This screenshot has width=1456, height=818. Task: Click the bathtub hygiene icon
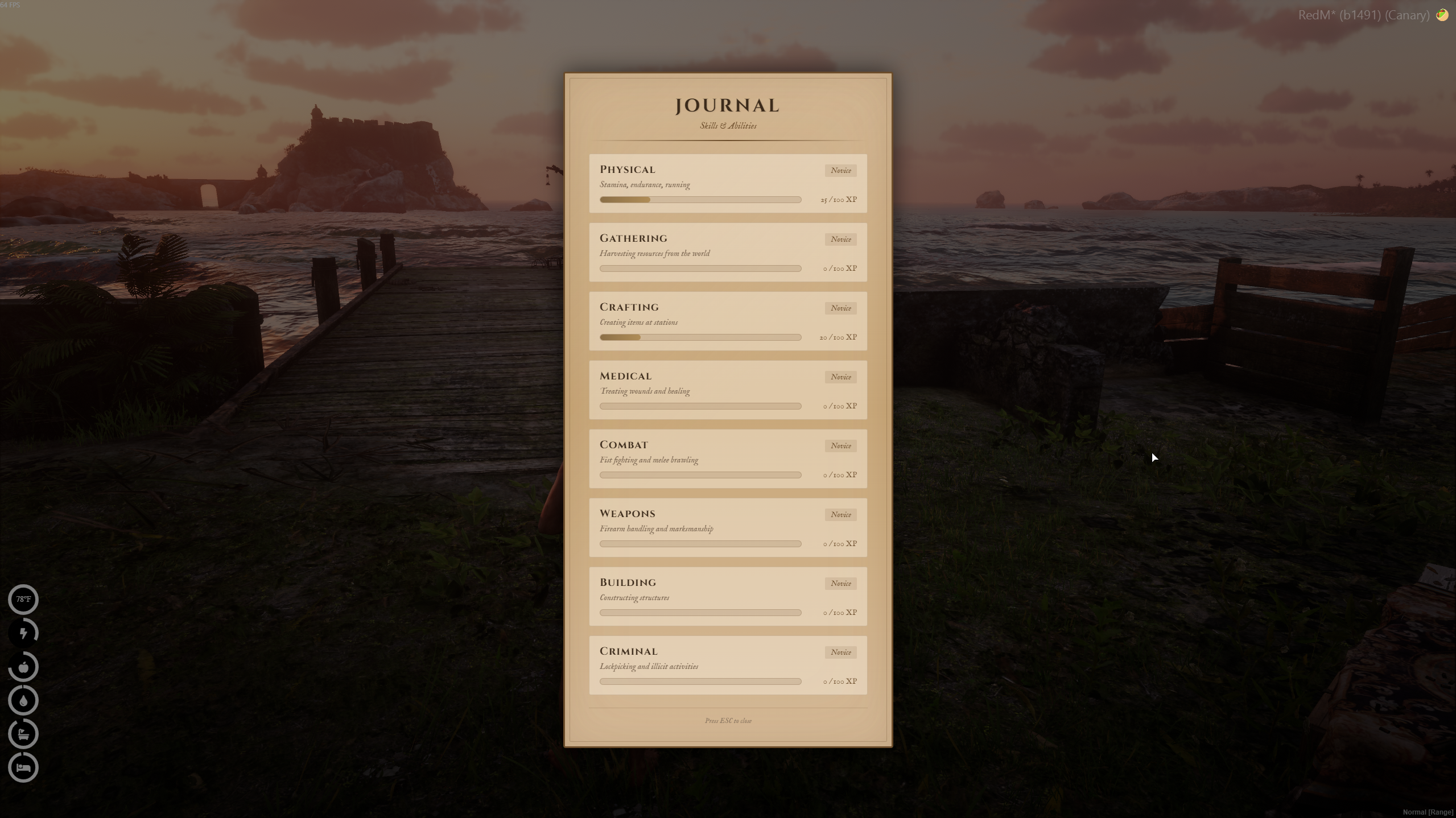(x=23, y=734)
